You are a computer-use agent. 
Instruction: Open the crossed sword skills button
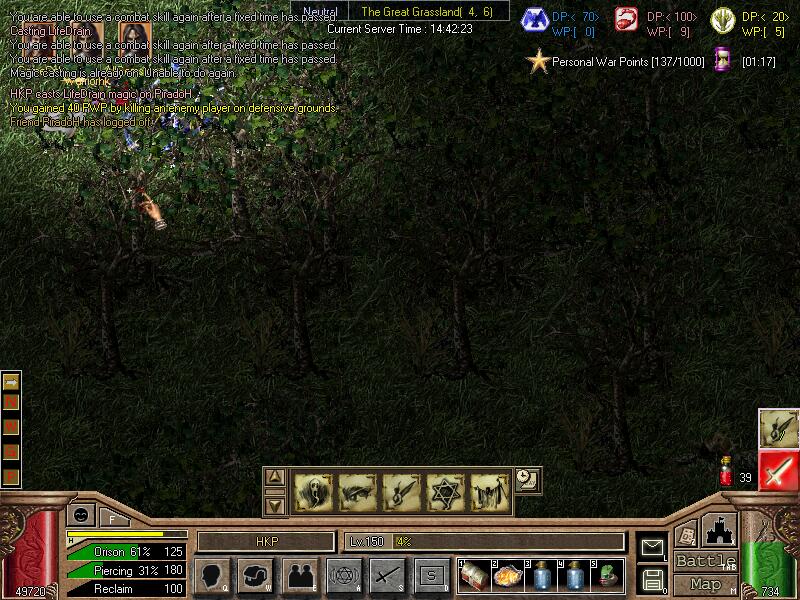pyautogui.click(x=387, y=576)
